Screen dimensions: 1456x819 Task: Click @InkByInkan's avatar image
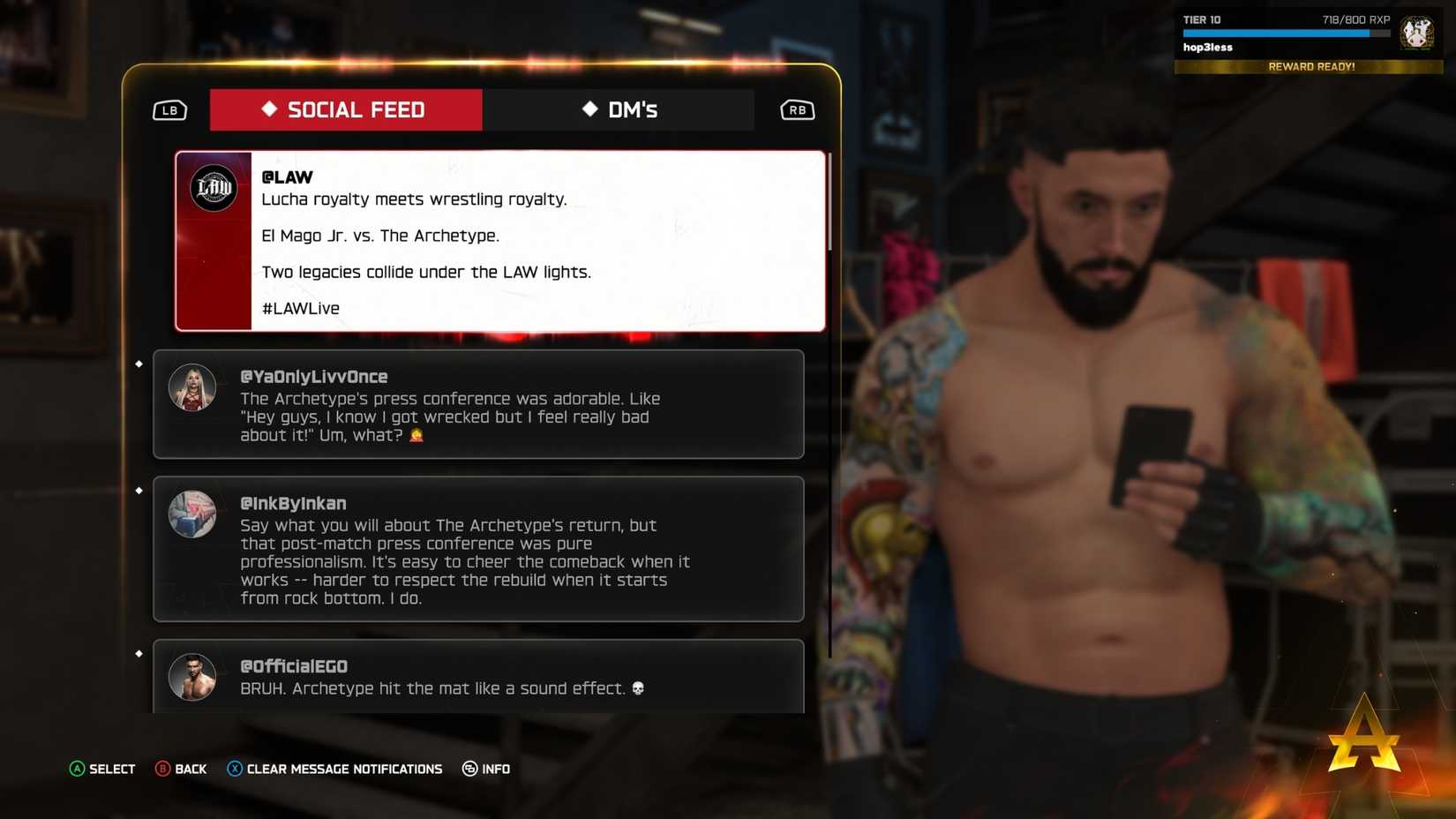(192, 514)
